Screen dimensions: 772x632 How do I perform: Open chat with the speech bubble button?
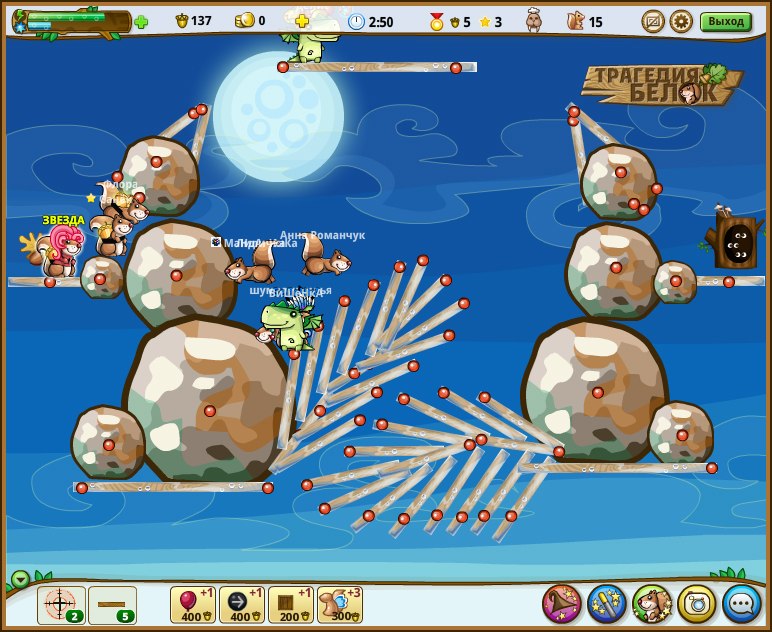(742, 604)
